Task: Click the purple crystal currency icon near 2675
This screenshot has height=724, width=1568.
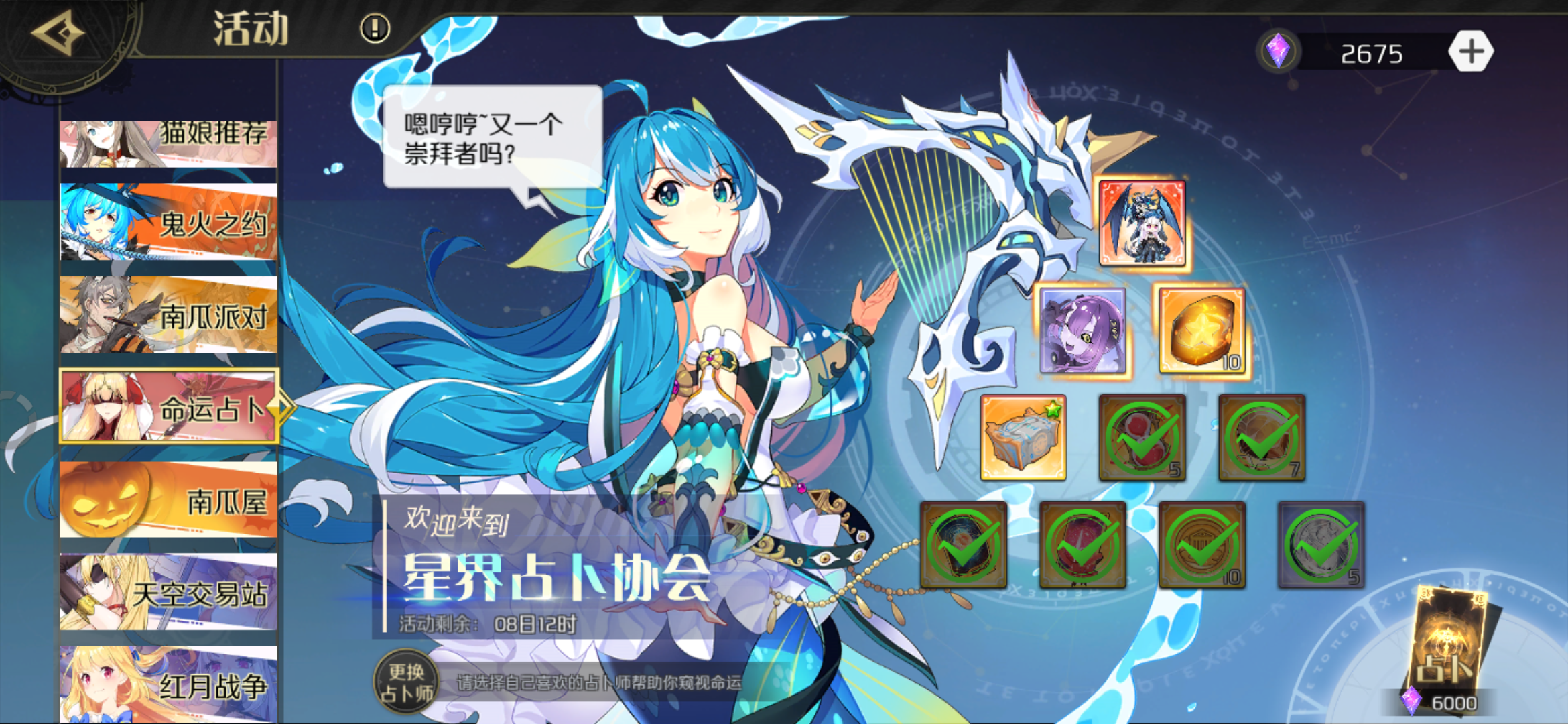Action: tap(1279, 48)
